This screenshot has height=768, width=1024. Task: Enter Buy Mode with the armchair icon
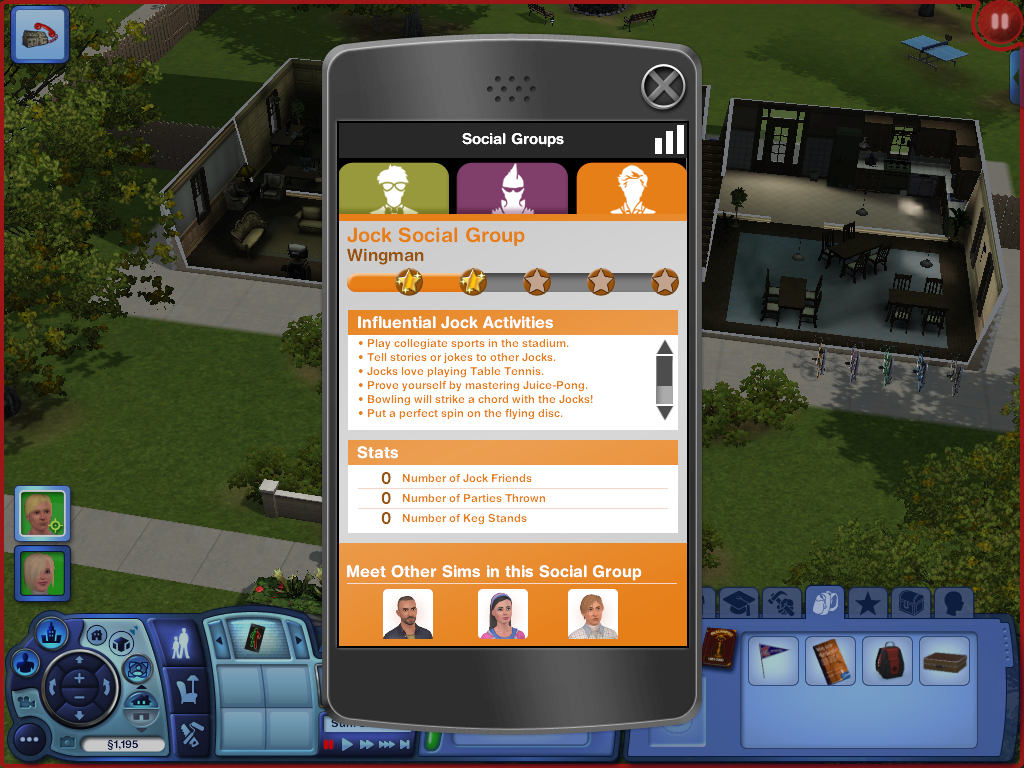click(187, 689)
